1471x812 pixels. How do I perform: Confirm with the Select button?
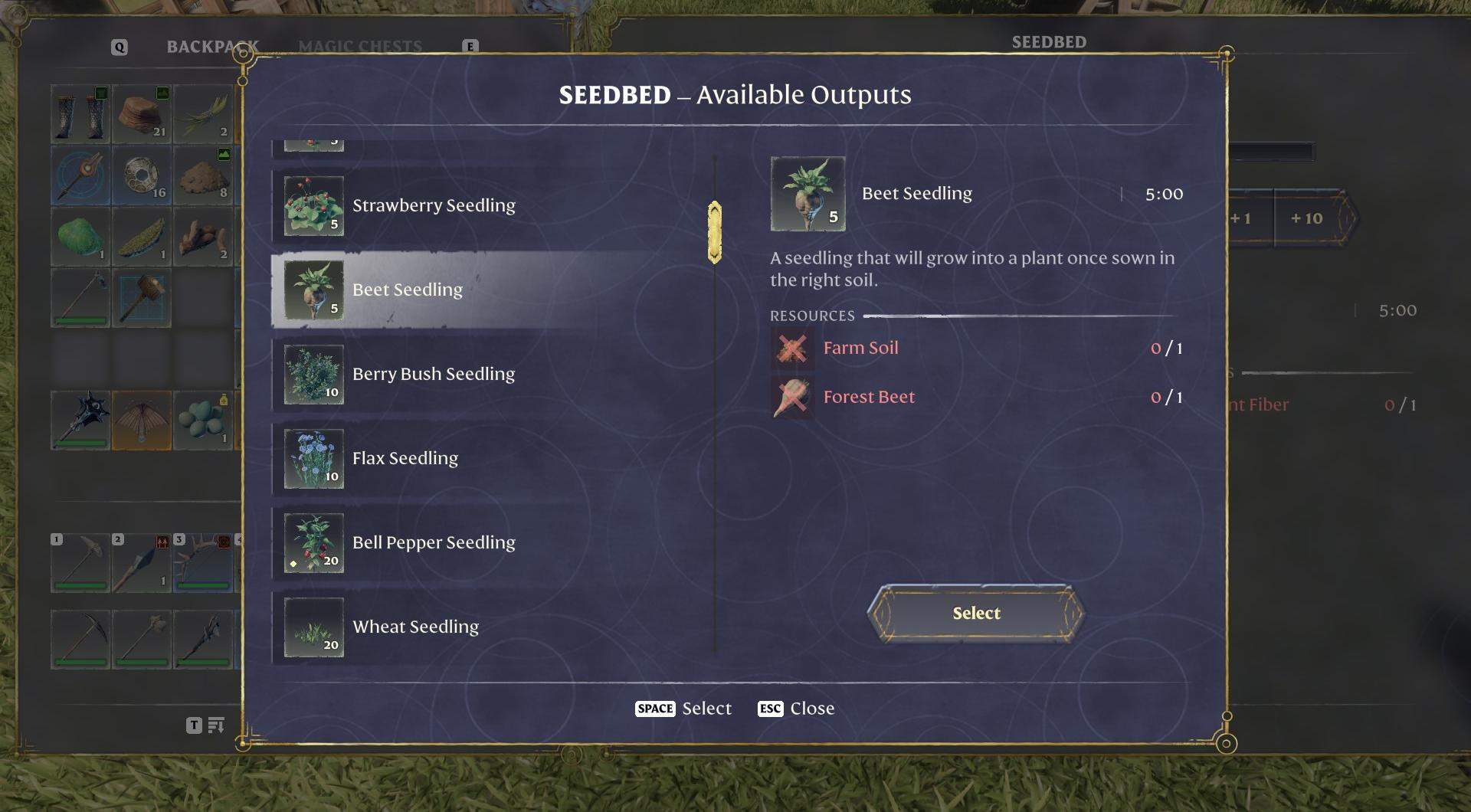[x=975, y=613]
